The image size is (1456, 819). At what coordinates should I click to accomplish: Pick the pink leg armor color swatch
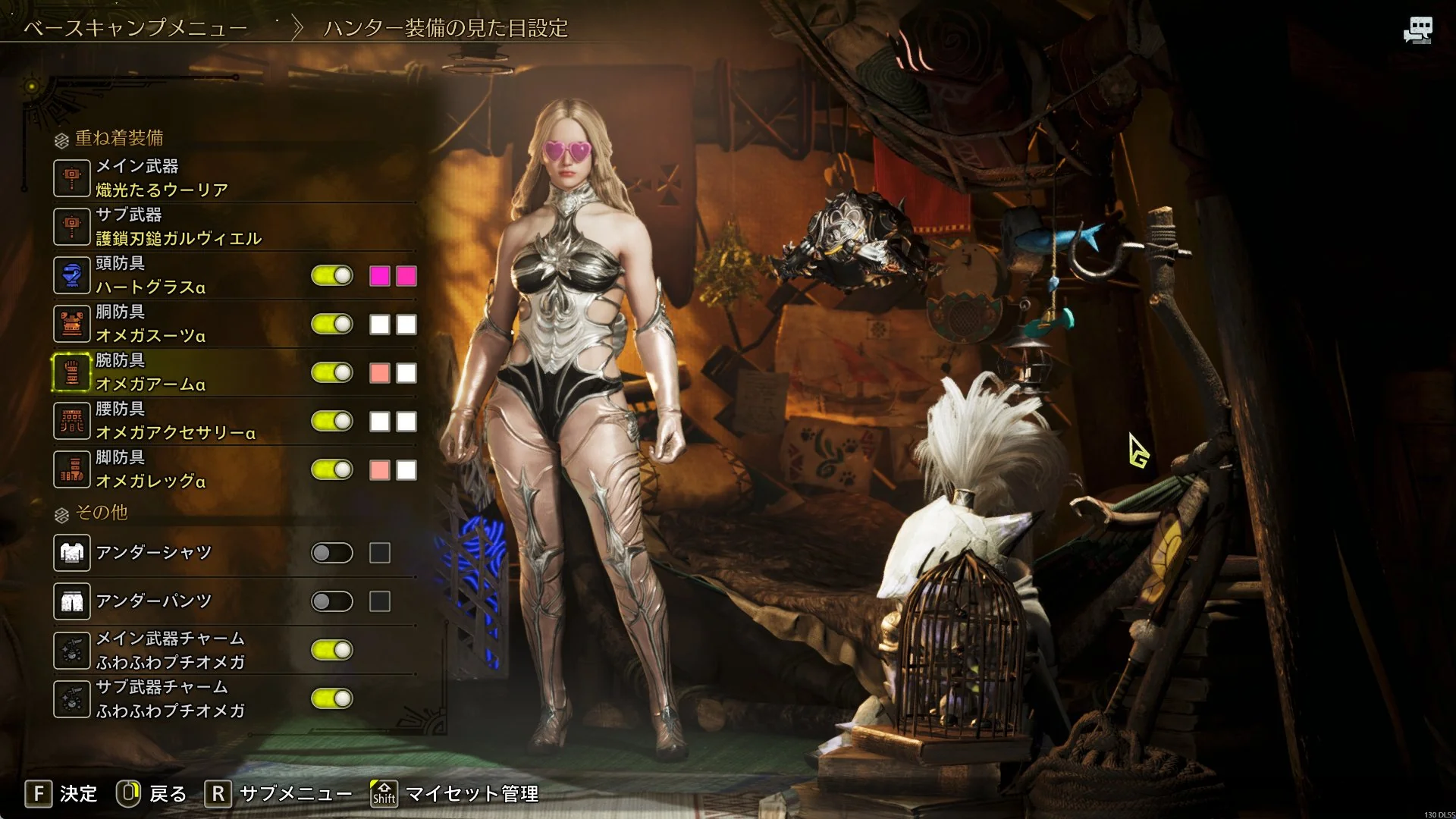[380, 470]
